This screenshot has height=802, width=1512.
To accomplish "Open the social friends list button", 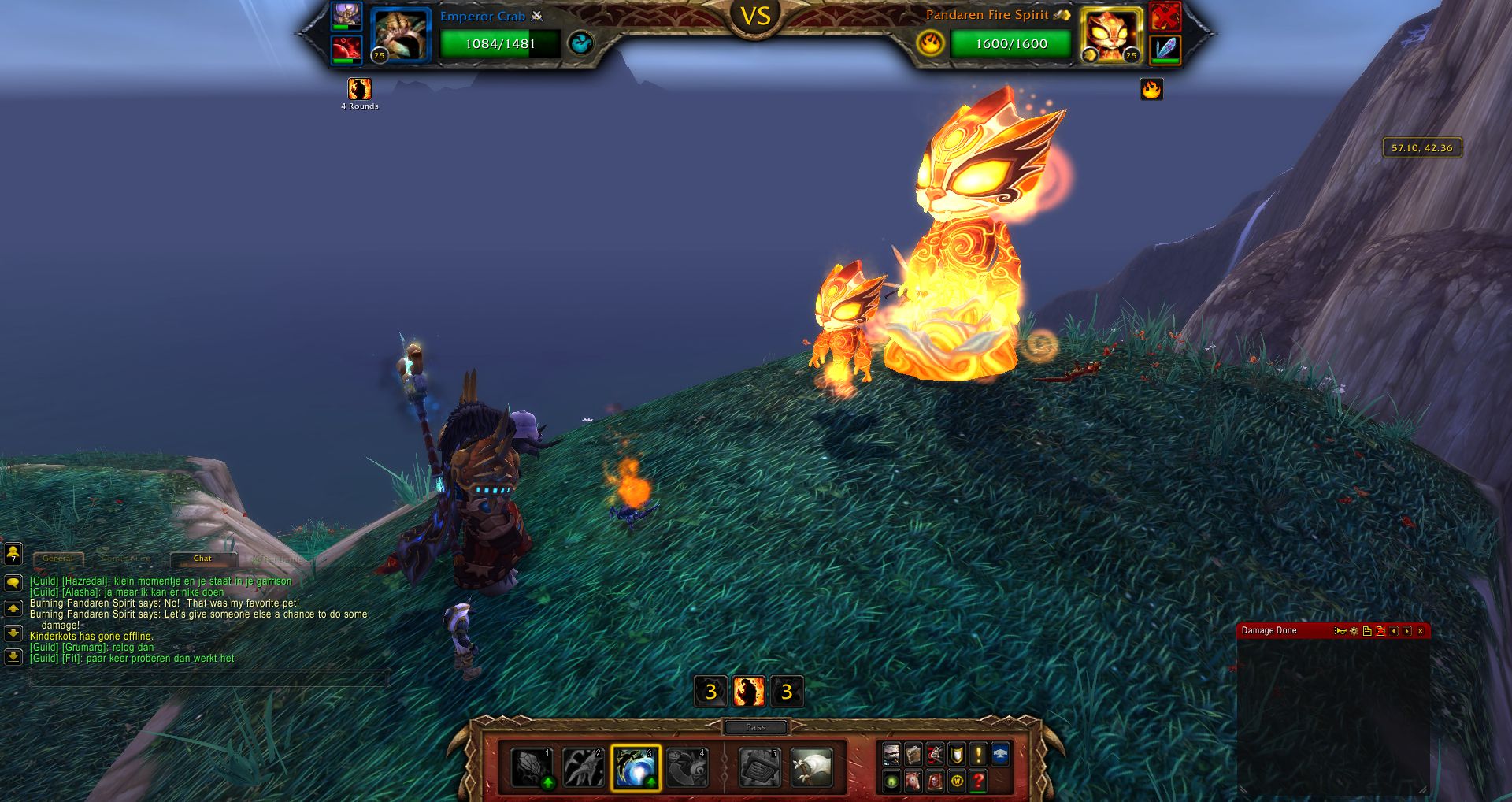I will (13, 553).
